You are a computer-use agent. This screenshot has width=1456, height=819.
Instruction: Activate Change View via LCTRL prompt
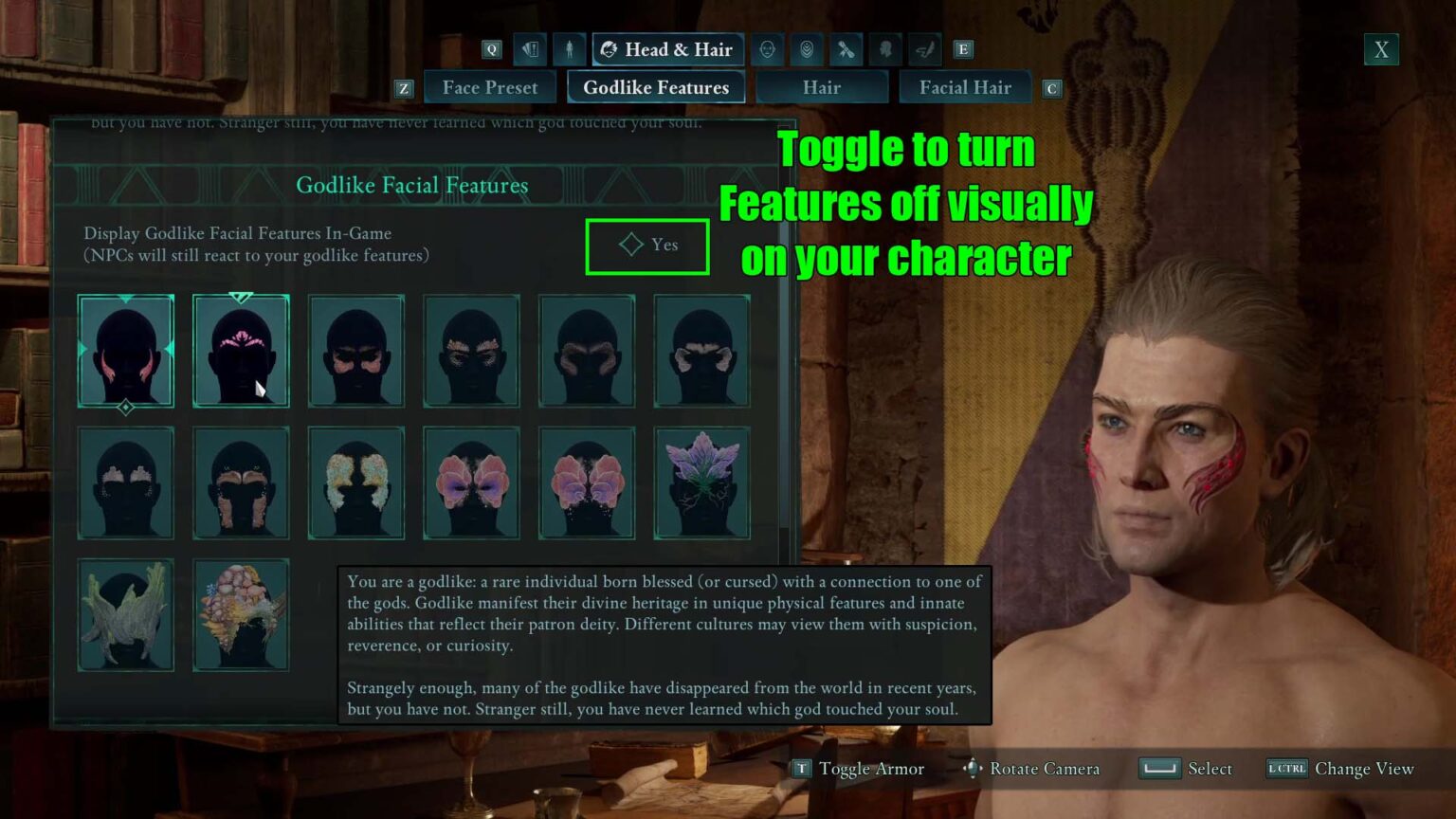click(1339, 769)
